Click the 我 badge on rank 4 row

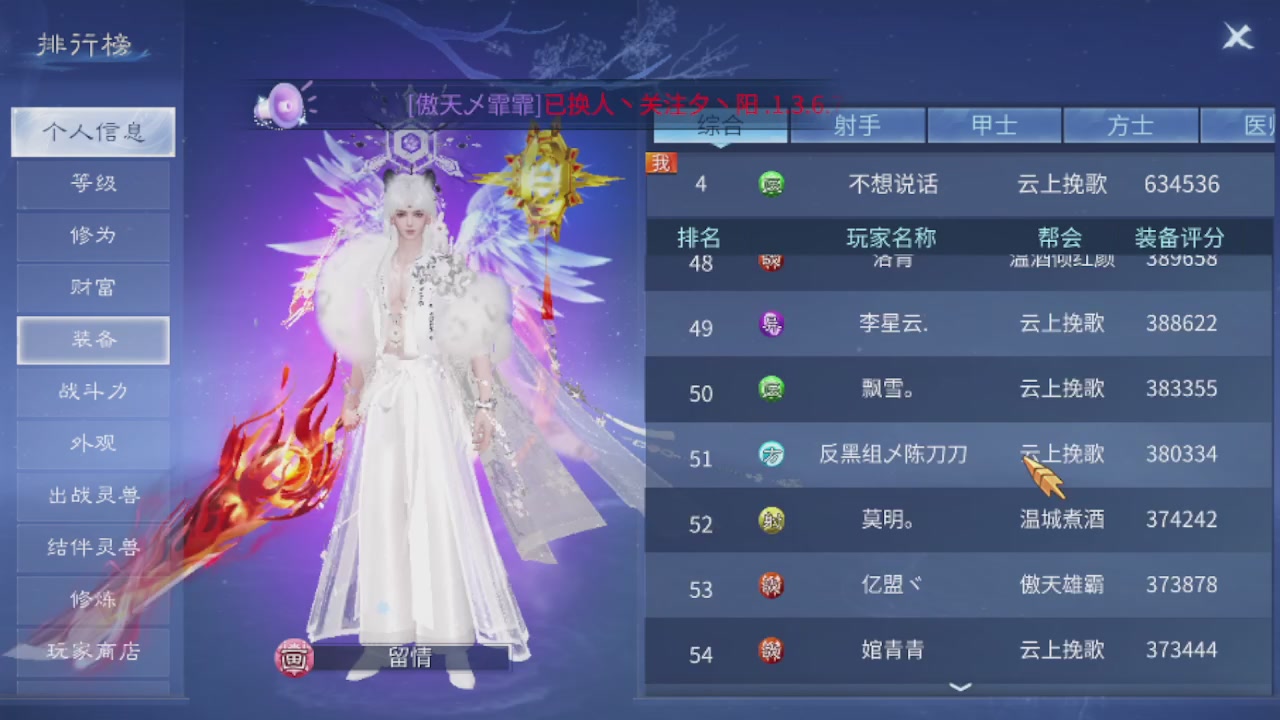[x=660, y=164]
